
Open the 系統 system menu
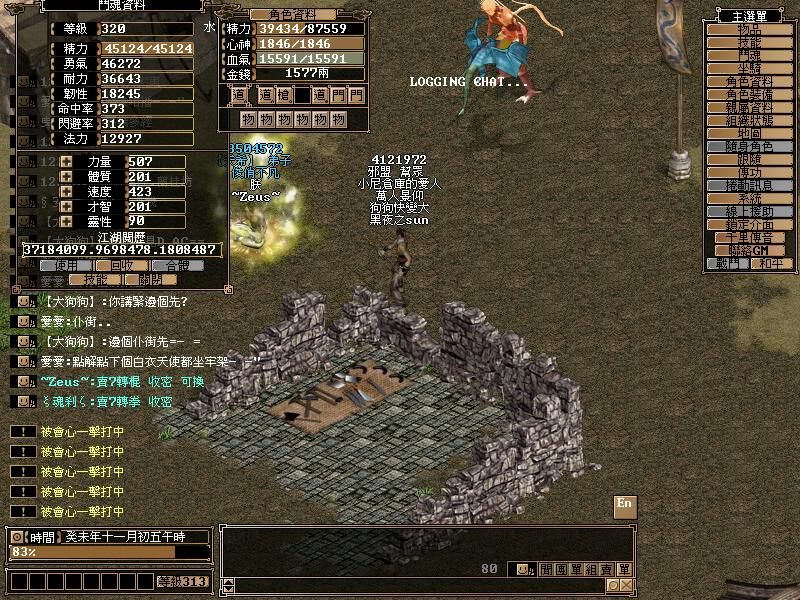[749, 198]
